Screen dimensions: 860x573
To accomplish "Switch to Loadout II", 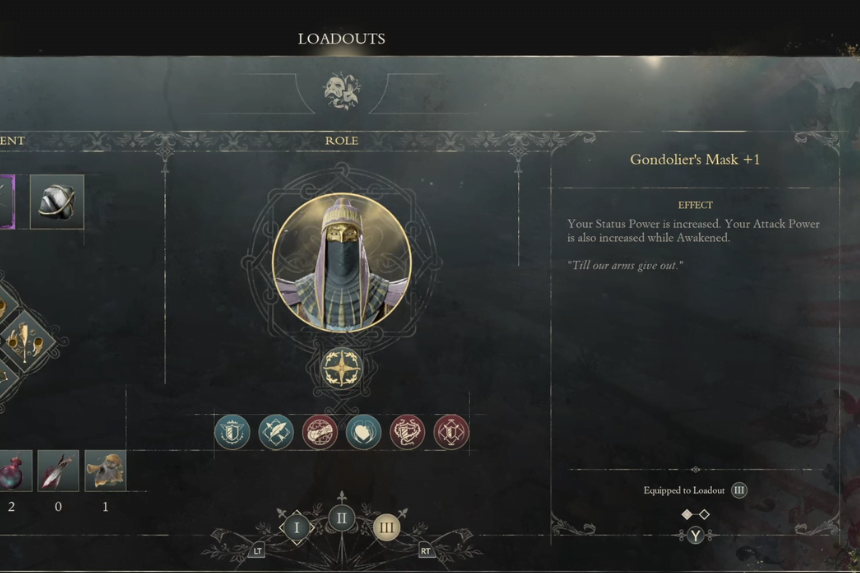I will (341, 518).
